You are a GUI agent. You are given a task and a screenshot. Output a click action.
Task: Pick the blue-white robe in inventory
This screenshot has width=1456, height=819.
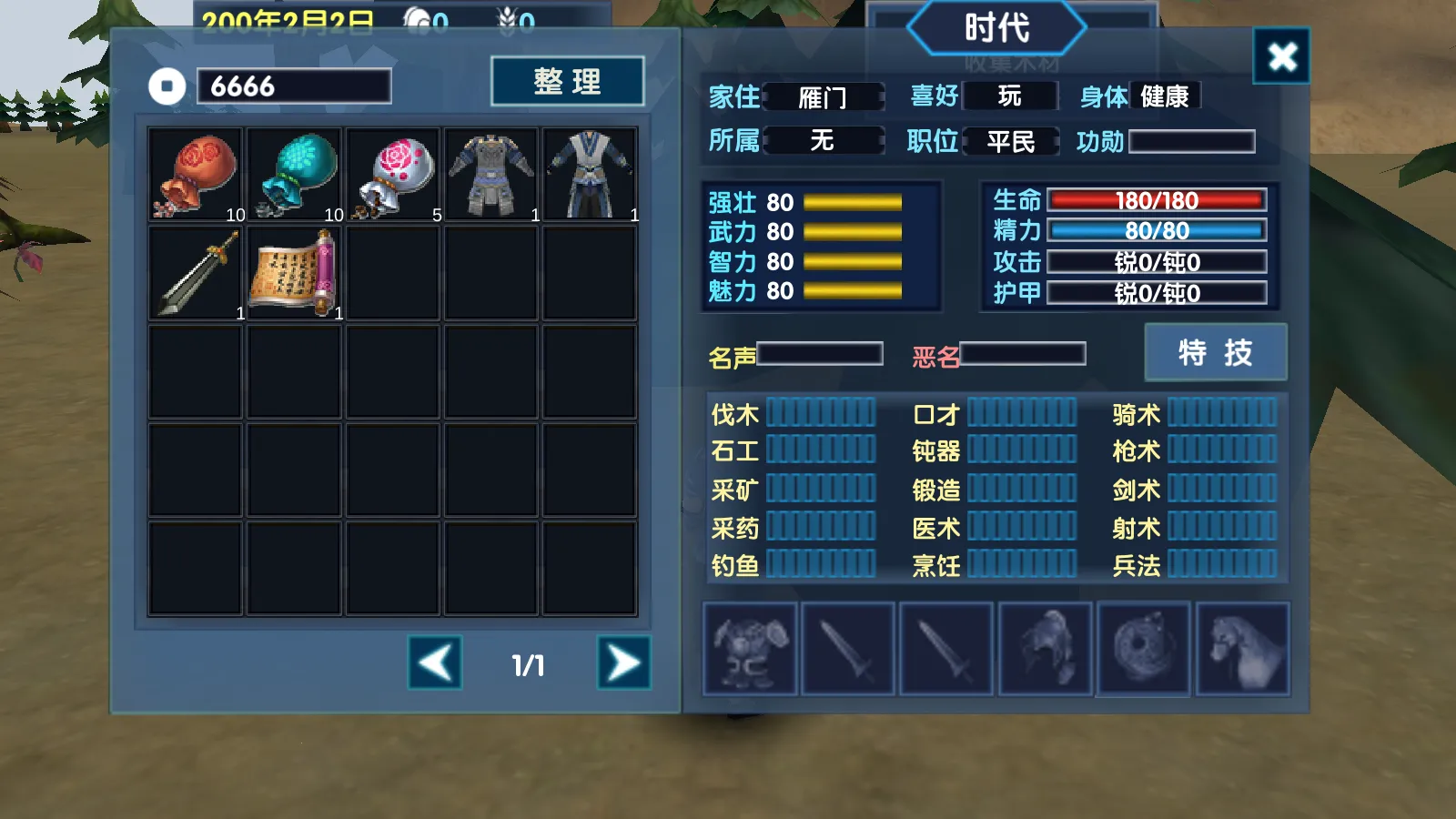click(x=590, y=175)
